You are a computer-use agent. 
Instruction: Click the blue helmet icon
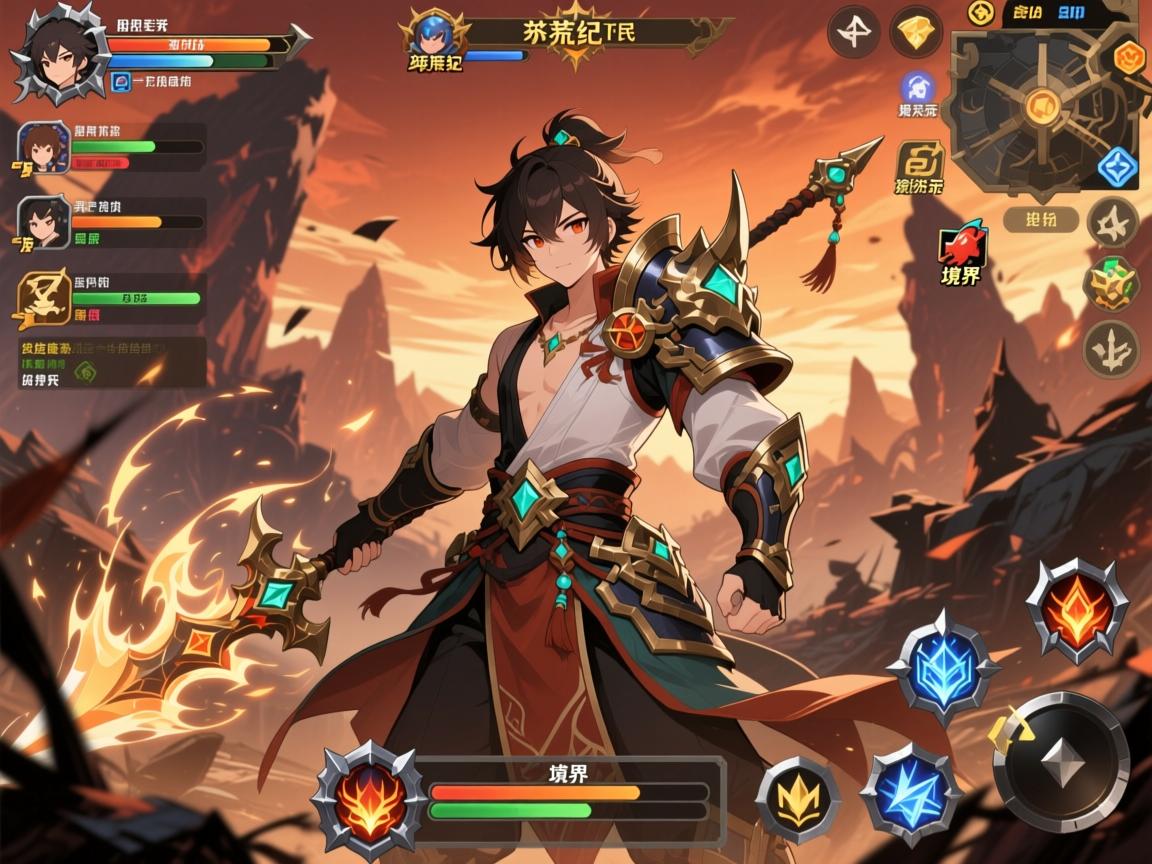[917, 88]
